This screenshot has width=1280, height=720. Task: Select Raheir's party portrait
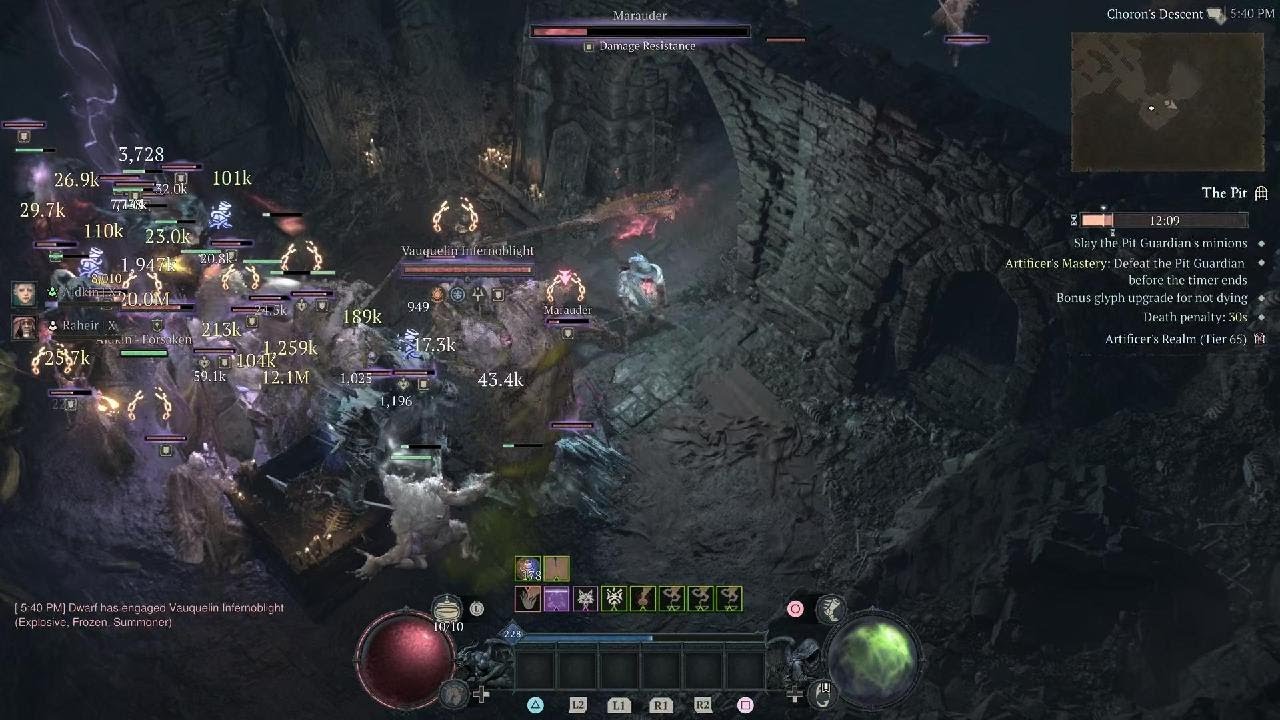point(24,326)
